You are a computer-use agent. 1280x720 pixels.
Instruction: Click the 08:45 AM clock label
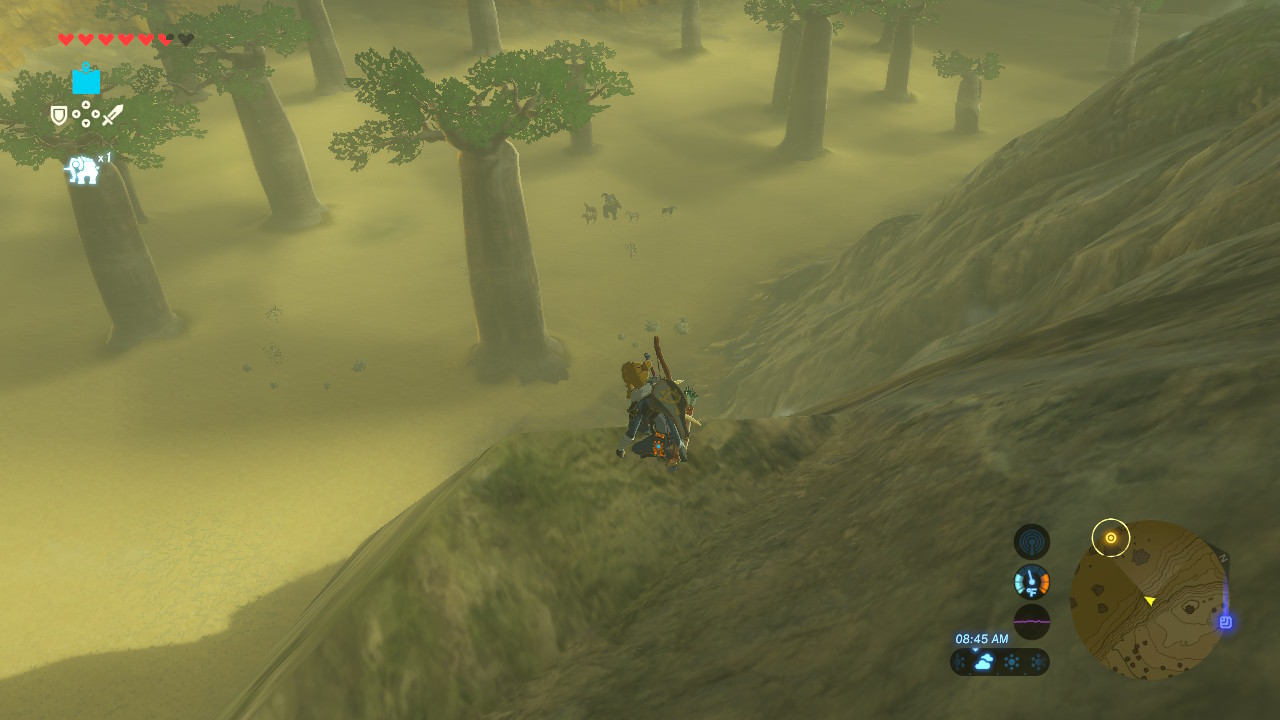click(982, 638)
